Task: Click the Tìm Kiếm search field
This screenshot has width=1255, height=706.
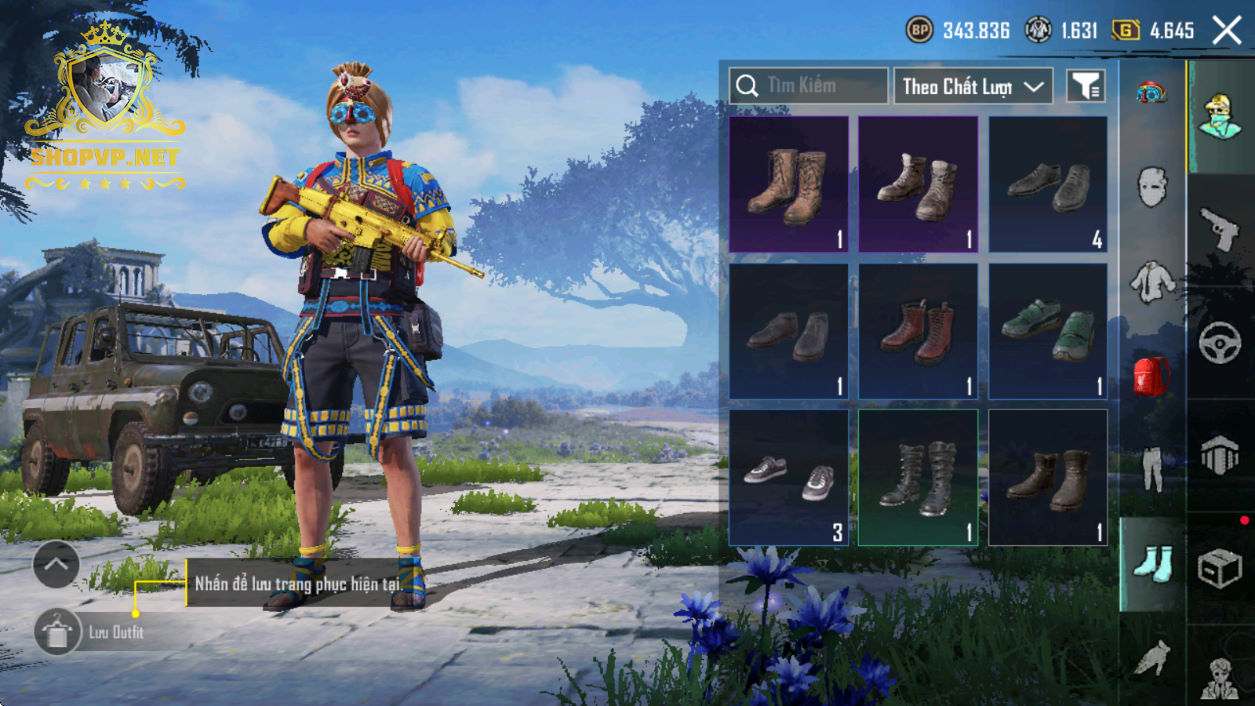Action: click(808, 86)
